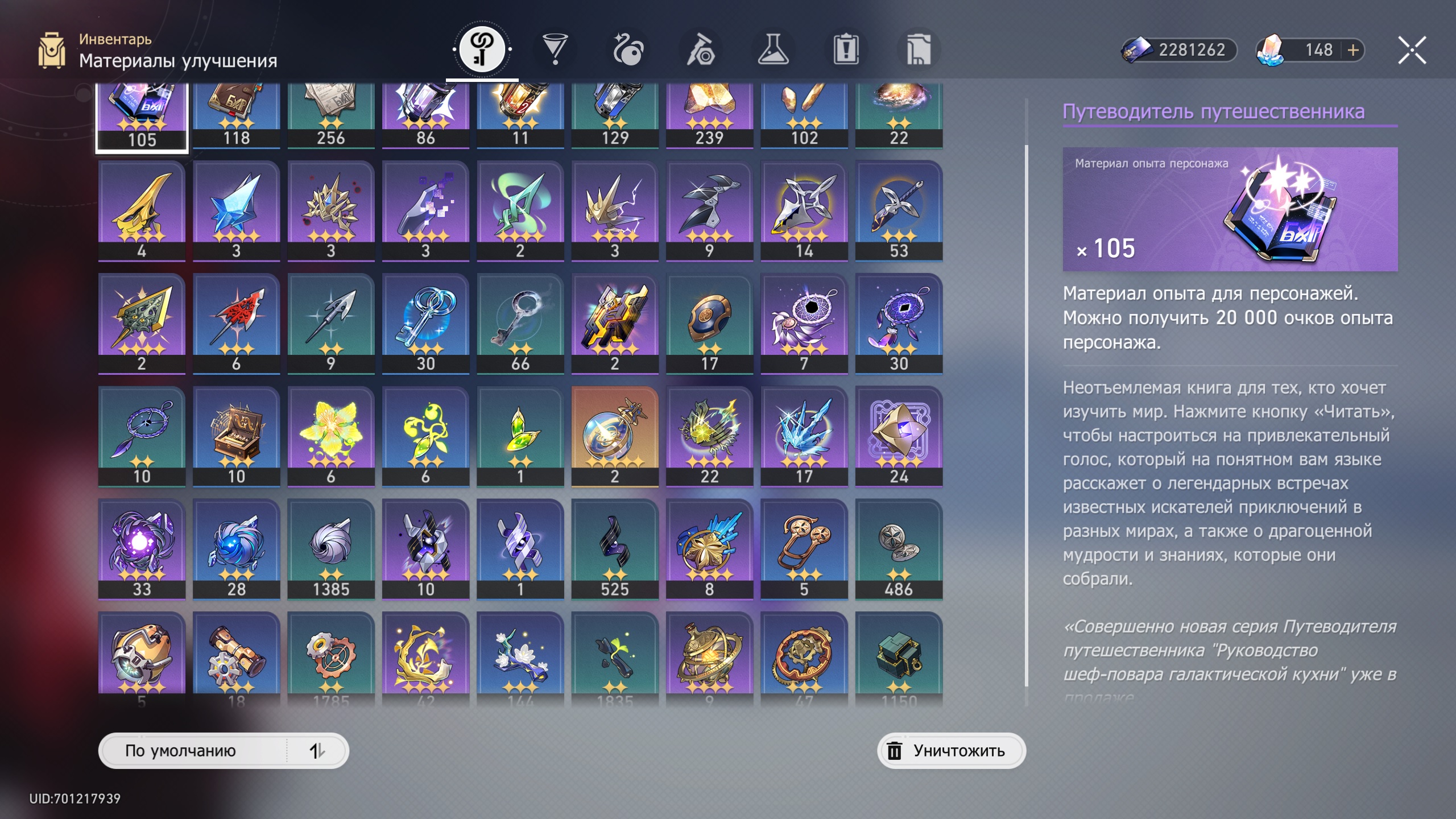
Task: Toggle the sort order arrow button
Action: (x=317, y=751)
